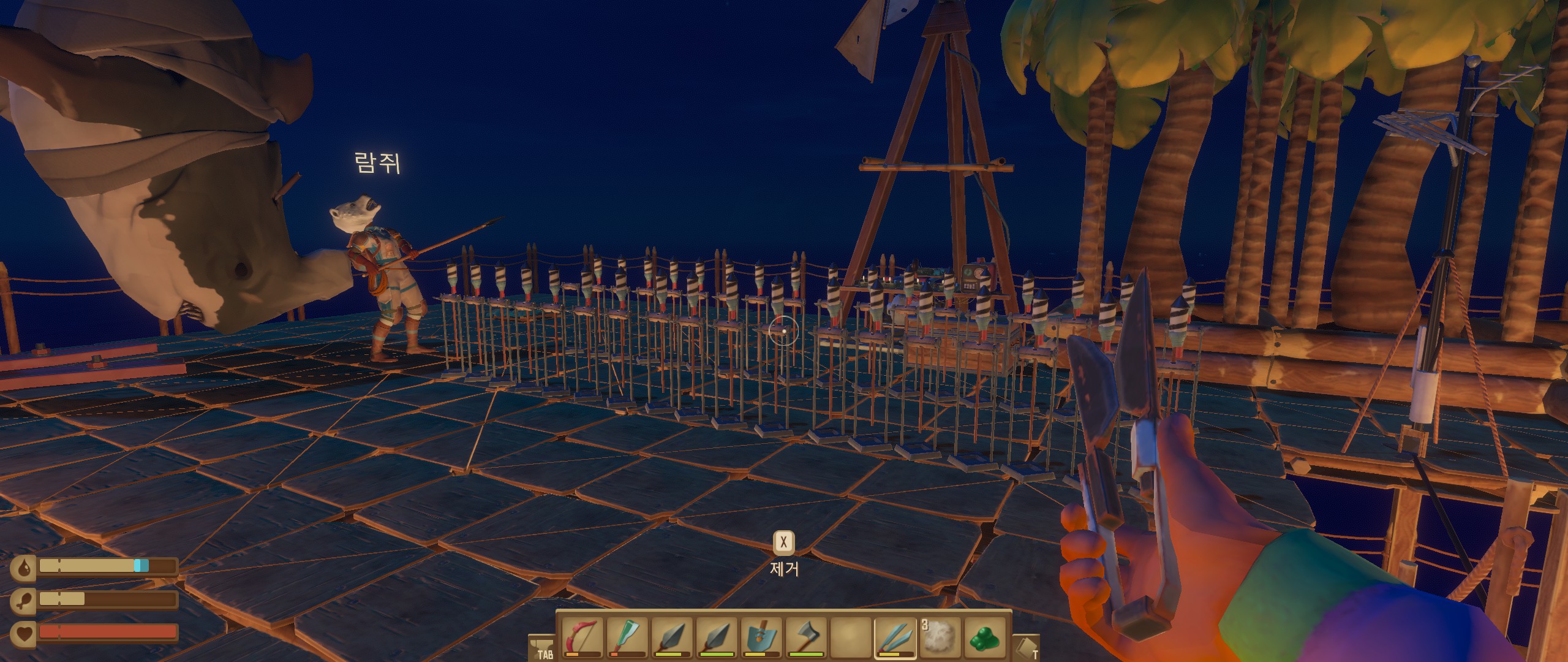Select the red bow in the hotbar
The width and height of the screenshot is (1568, 662).
pyautogui.click(x=582, y=637)
